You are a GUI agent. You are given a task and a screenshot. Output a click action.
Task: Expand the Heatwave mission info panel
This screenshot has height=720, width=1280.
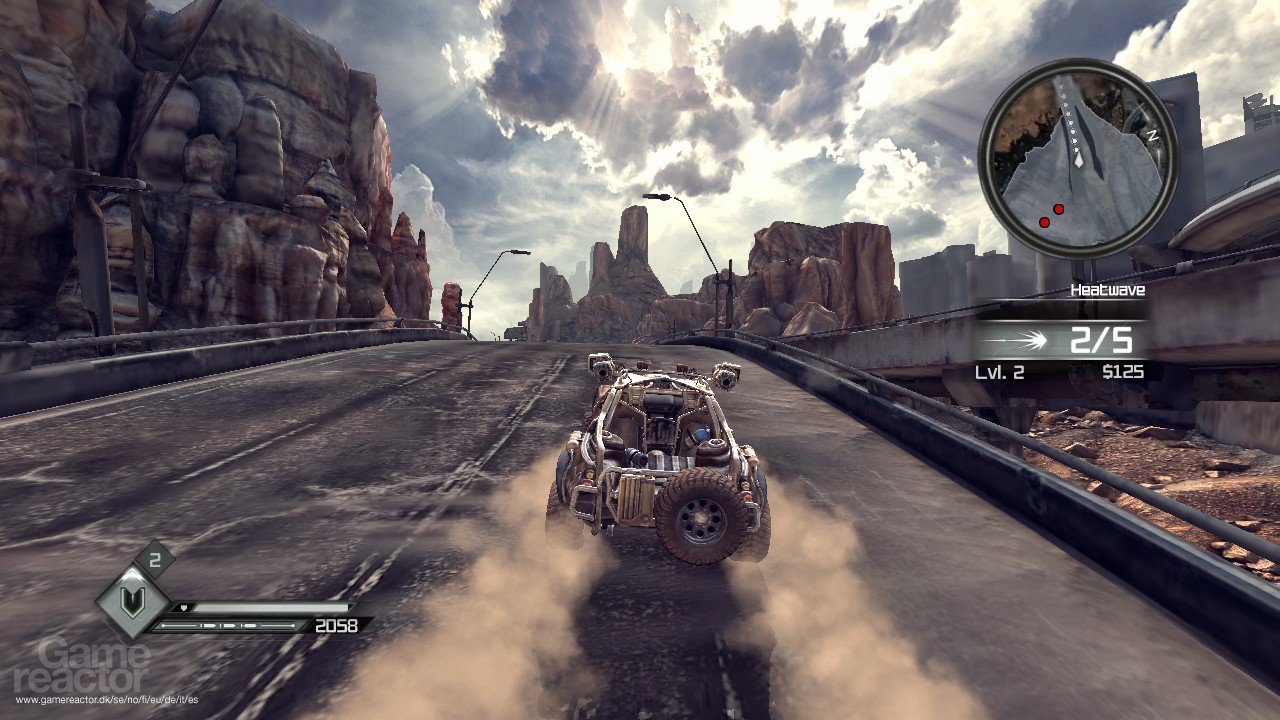tap(1110, 289)
